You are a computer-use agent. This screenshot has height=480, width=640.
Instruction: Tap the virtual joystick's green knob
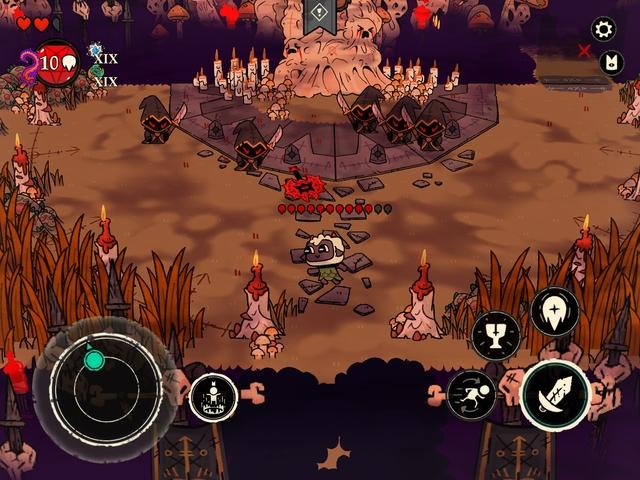93,359
